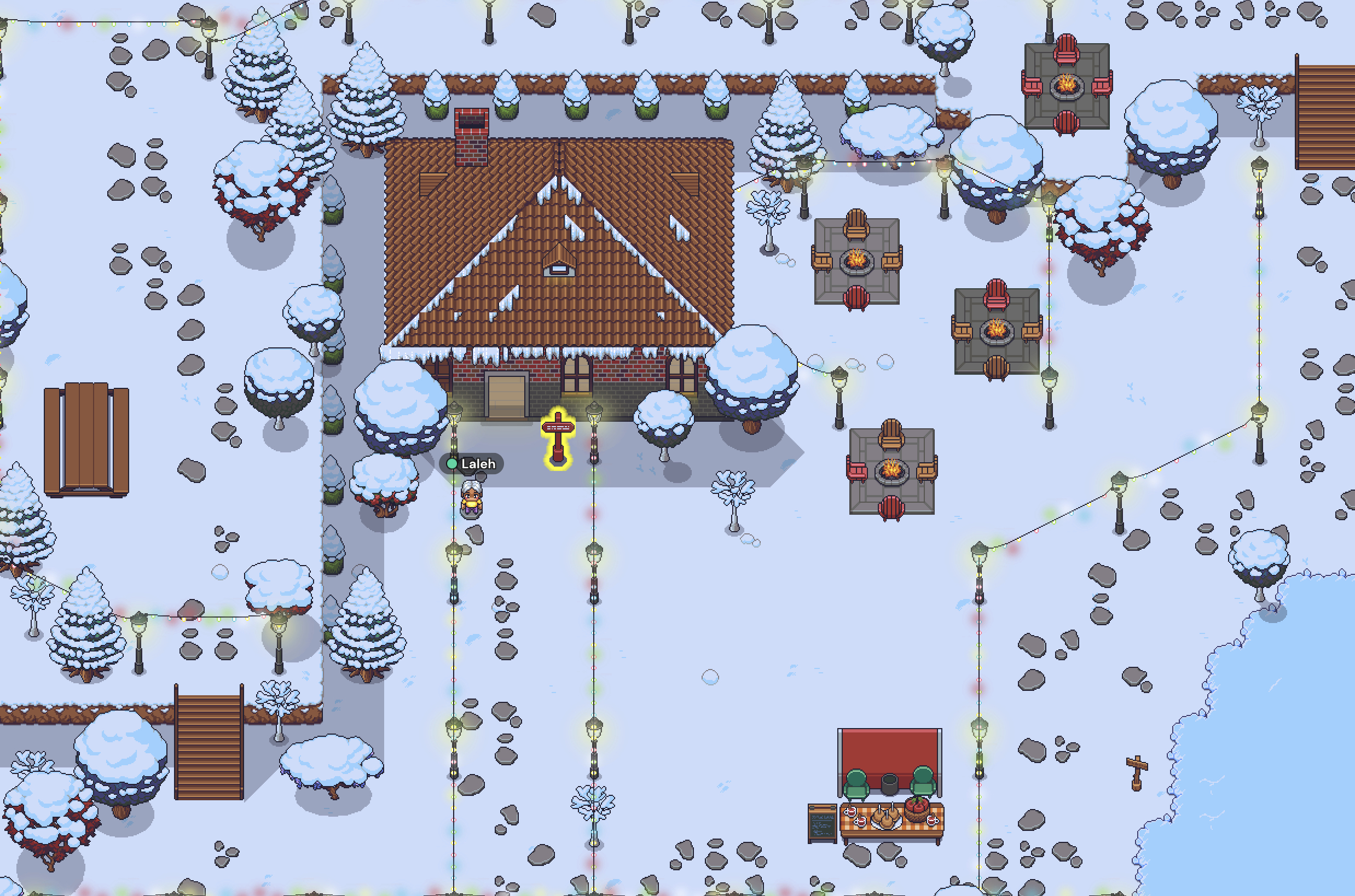Image resolution: width=1355 pixels, height=896 pixels.
Task: Click the Laleh player name tag
Action: tap(472, 463)
